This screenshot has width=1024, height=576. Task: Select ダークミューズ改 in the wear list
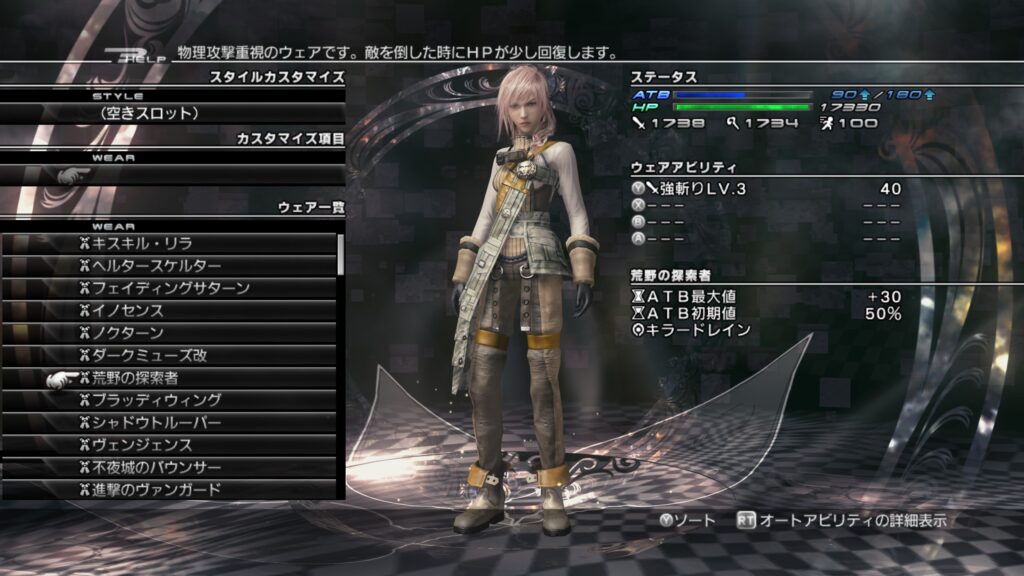[170, 355]
